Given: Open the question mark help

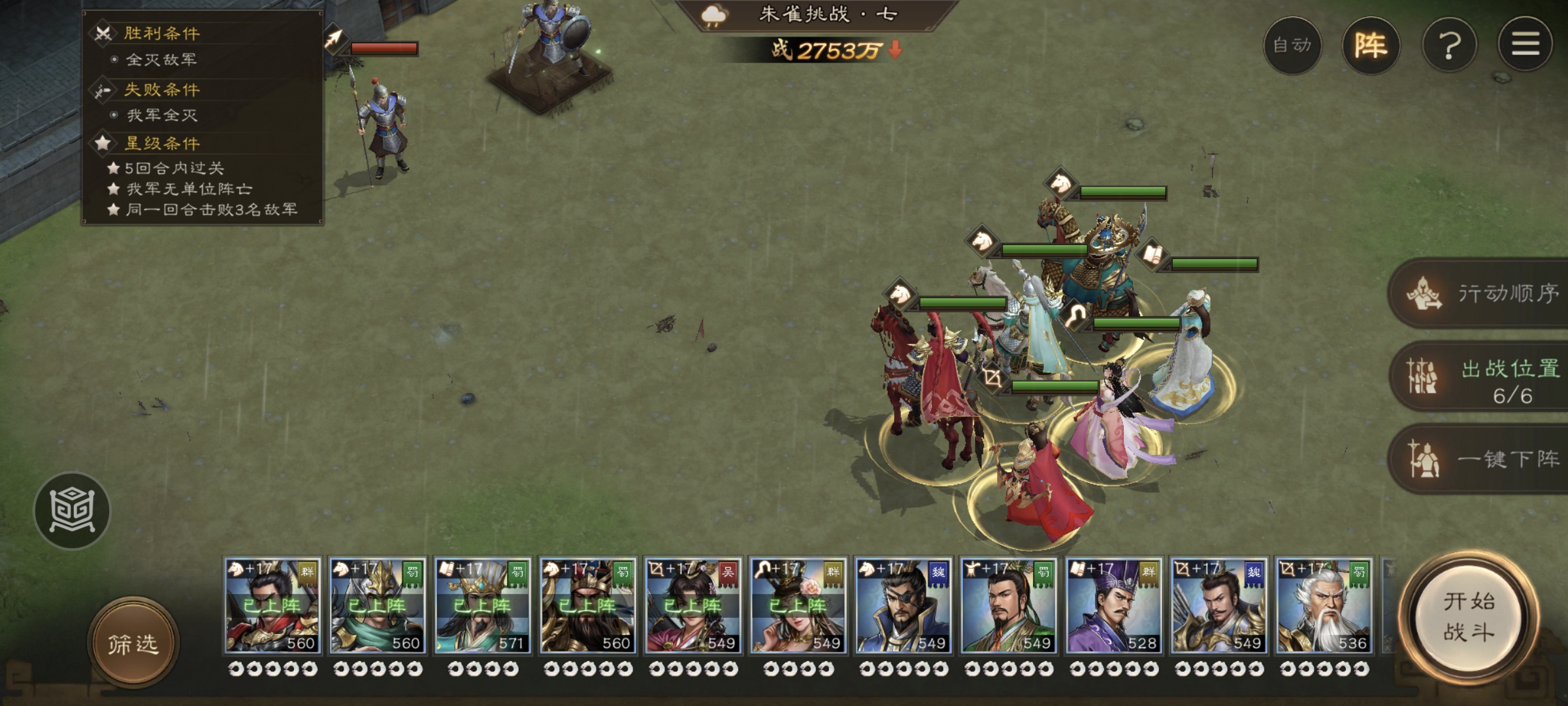Looking at the screenshot, I should [x=1449, y=46].
